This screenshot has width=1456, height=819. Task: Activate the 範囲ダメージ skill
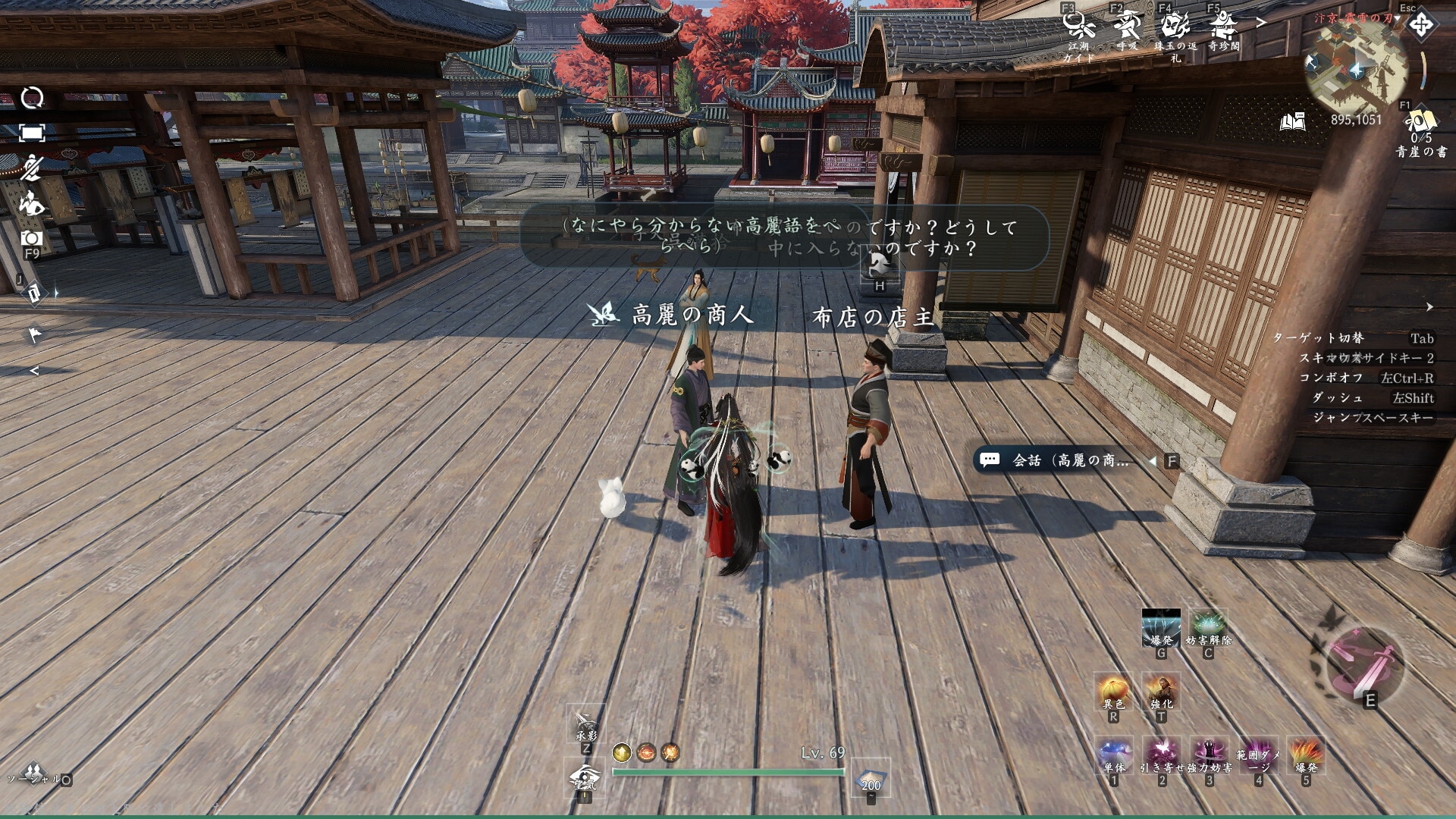[1258, 755]
